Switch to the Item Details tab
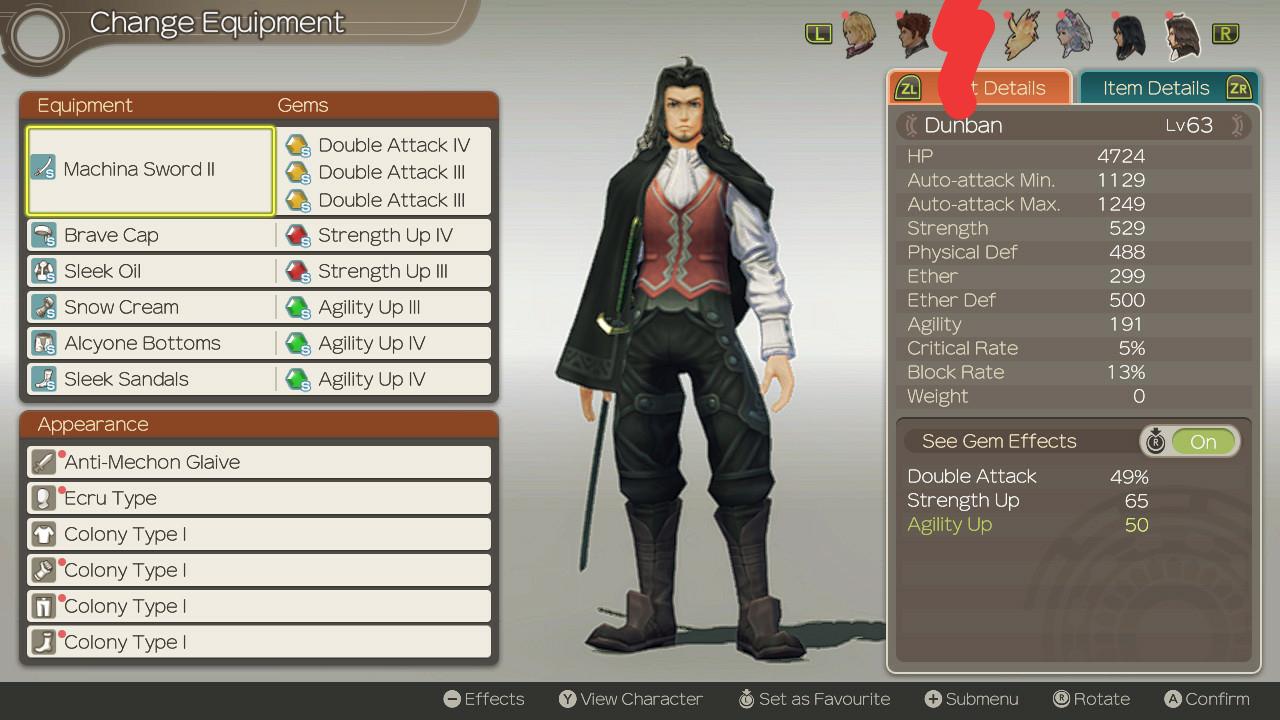 coord(1156,88)
